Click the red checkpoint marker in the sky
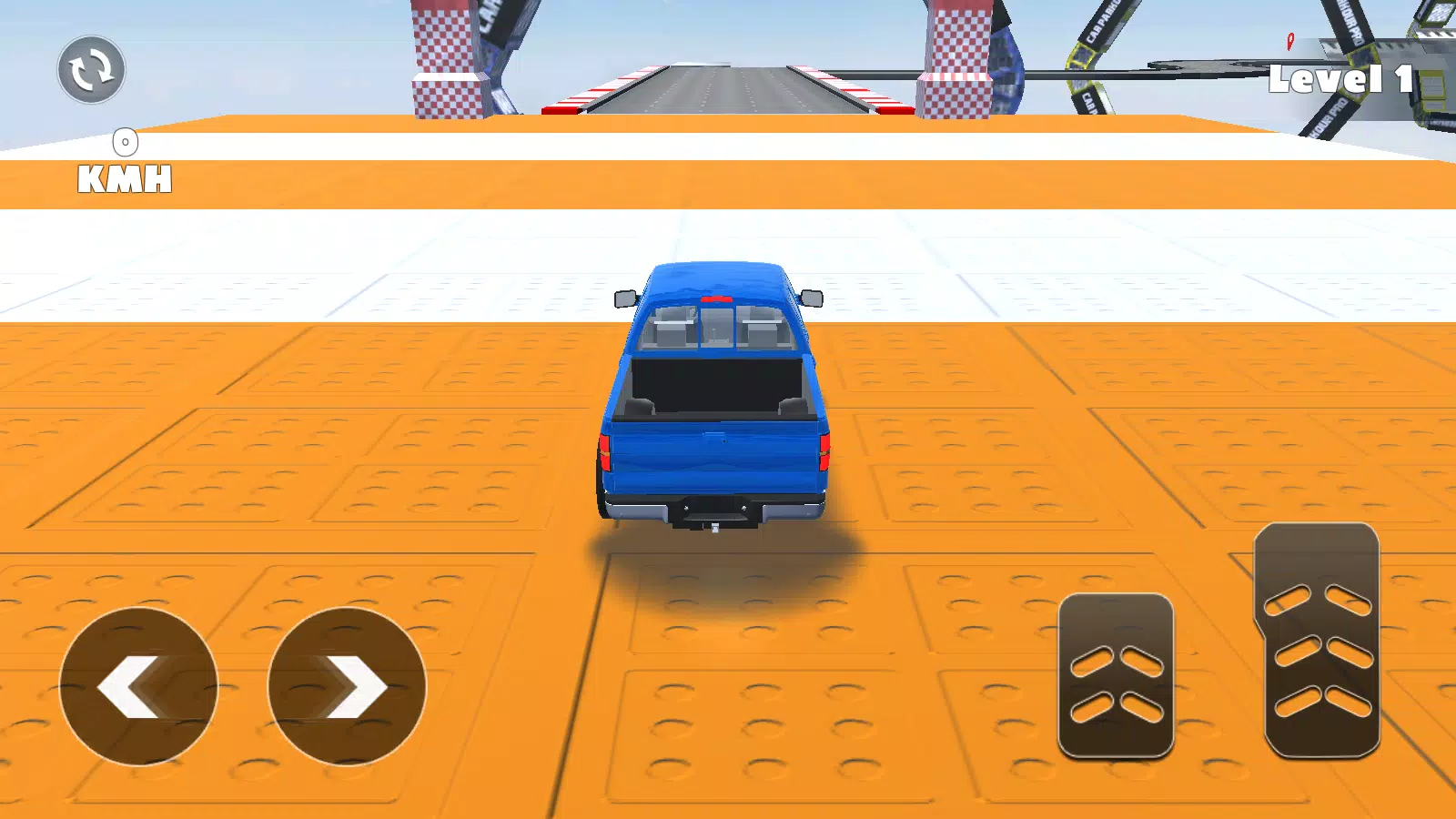Viewport: 1456px width, 819px height. pyautogui.click(x=1289, y=42)
